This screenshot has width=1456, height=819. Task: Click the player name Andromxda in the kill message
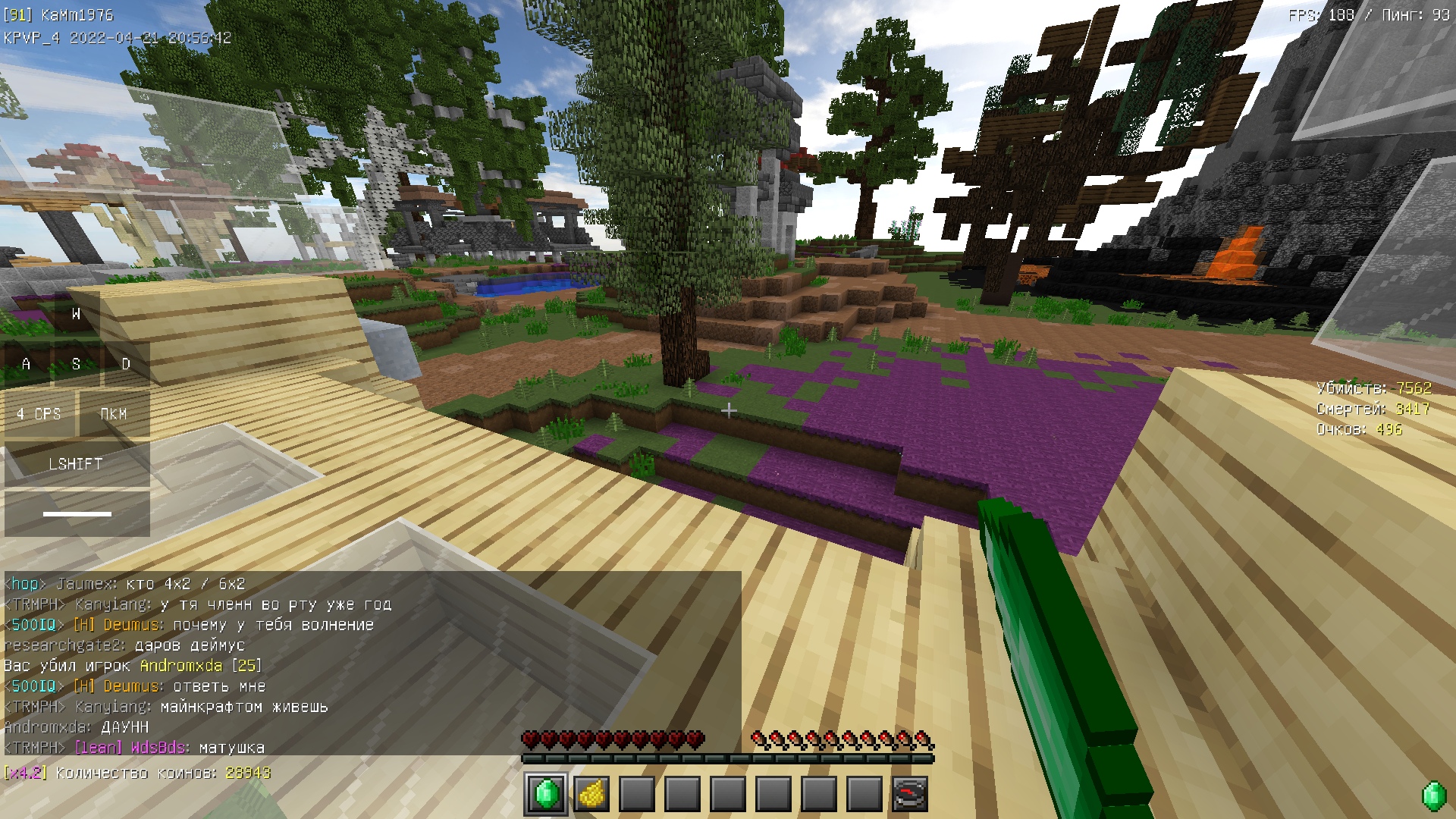coord(181,666)
